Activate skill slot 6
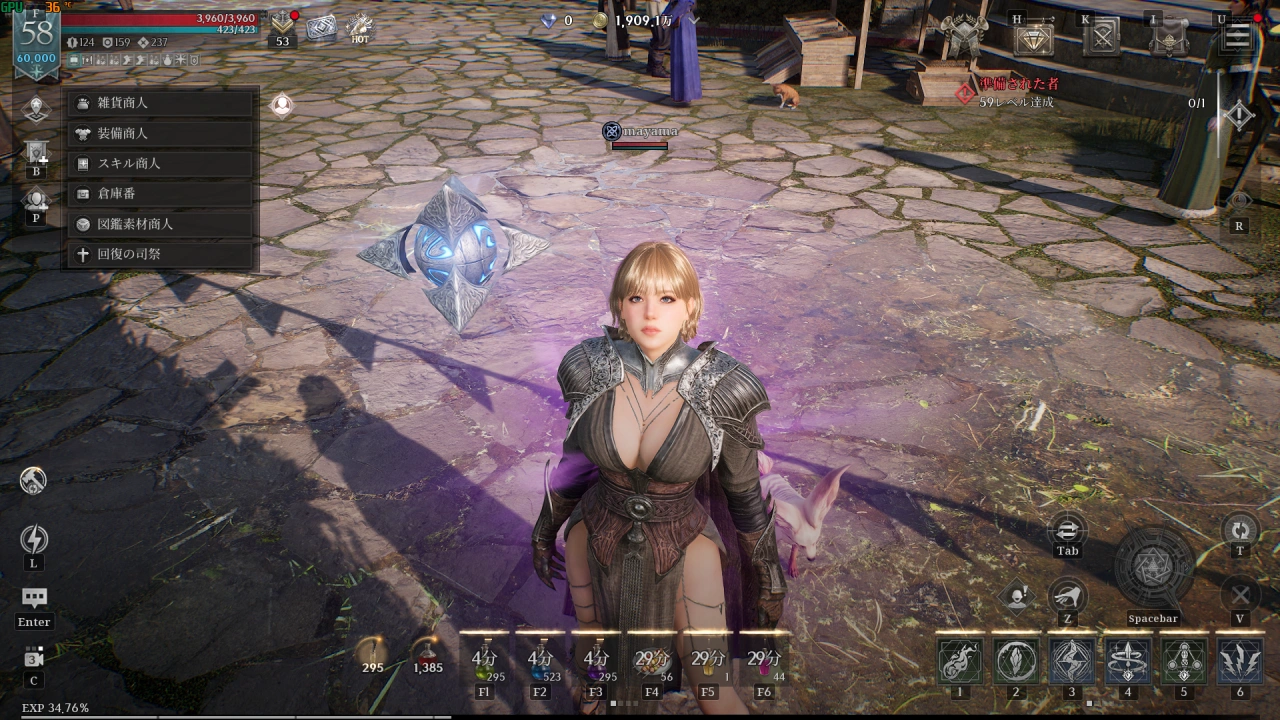The width and height of the screenshot is (1280, 720). 1240,661
